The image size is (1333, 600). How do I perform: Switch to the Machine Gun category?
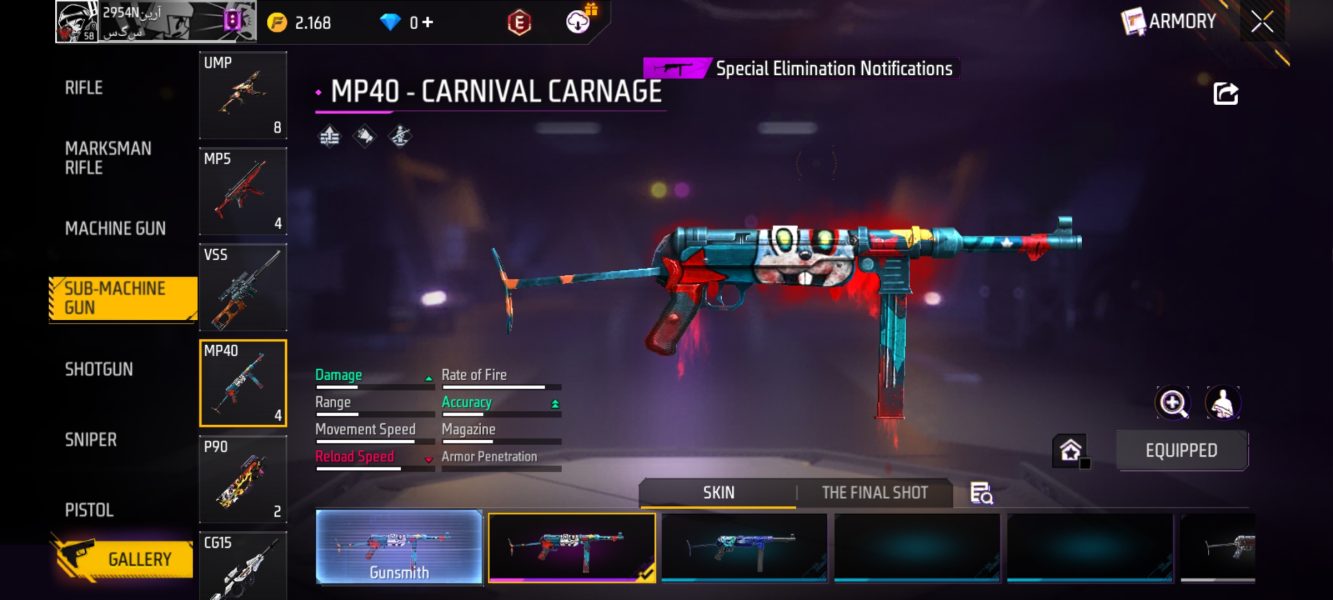point(115,229)
